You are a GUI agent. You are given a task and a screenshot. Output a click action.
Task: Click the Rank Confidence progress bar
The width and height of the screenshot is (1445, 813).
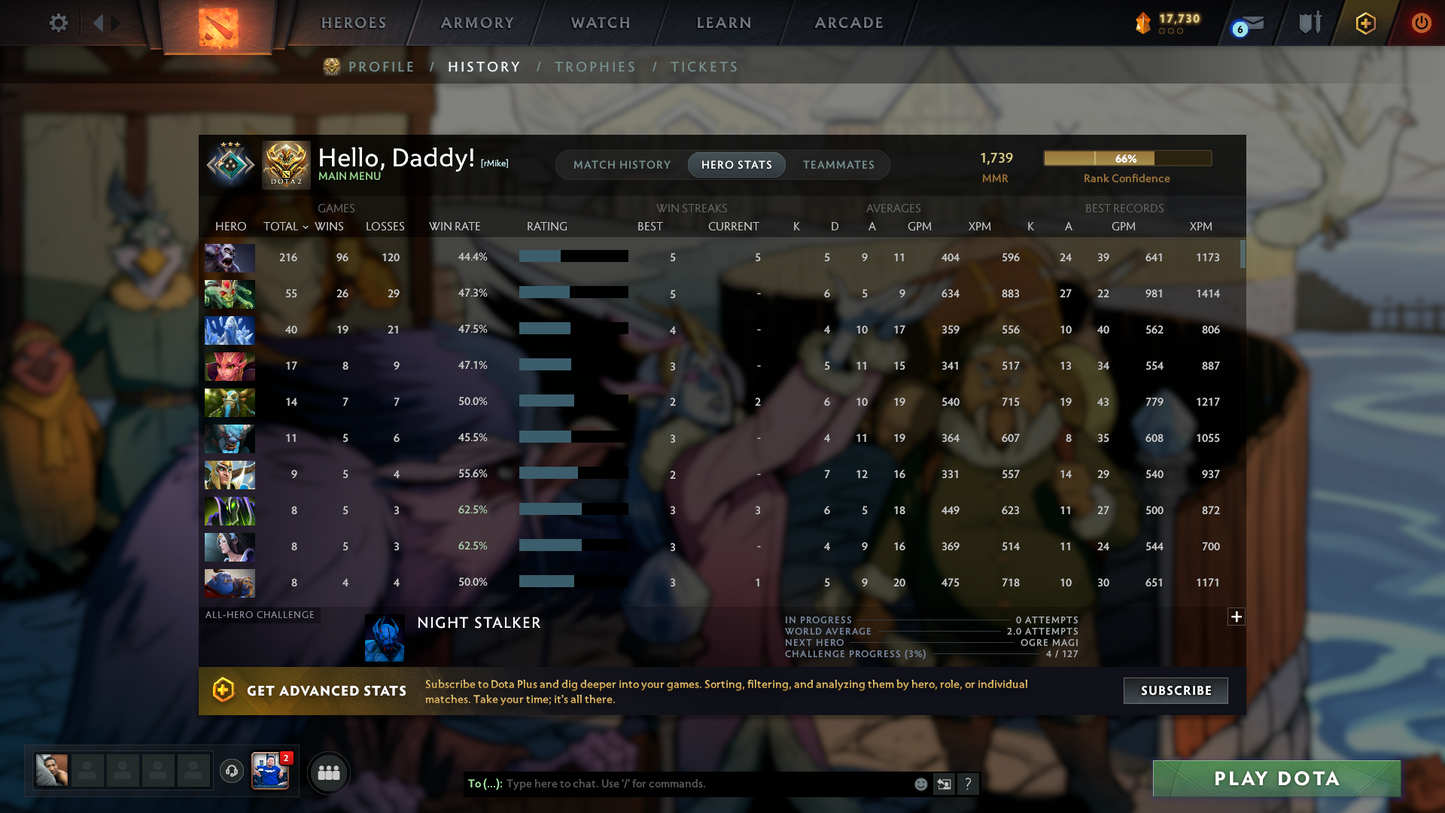point(1127,158)
